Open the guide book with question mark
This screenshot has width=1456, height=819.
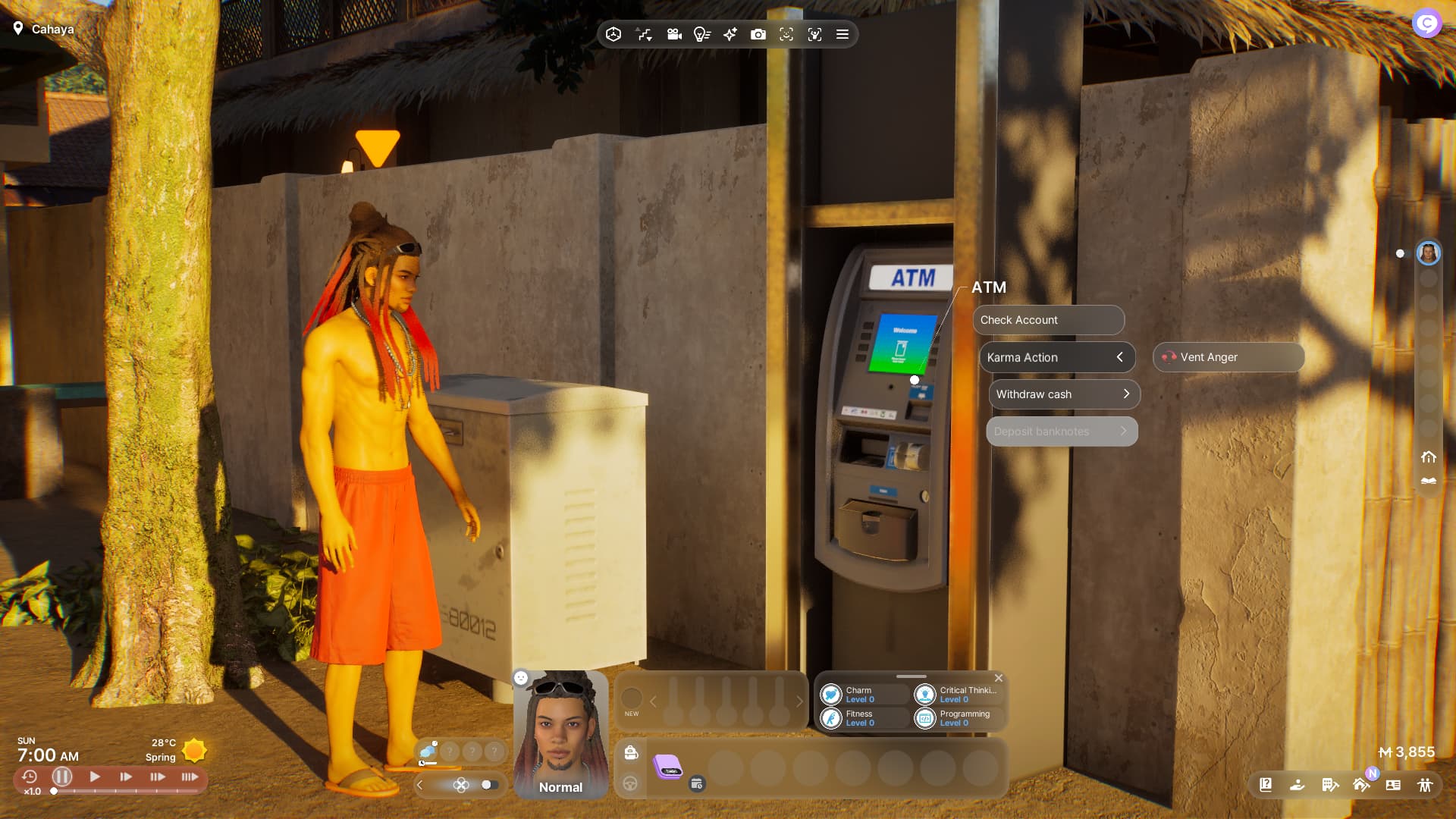click(x=1266, y=785)
